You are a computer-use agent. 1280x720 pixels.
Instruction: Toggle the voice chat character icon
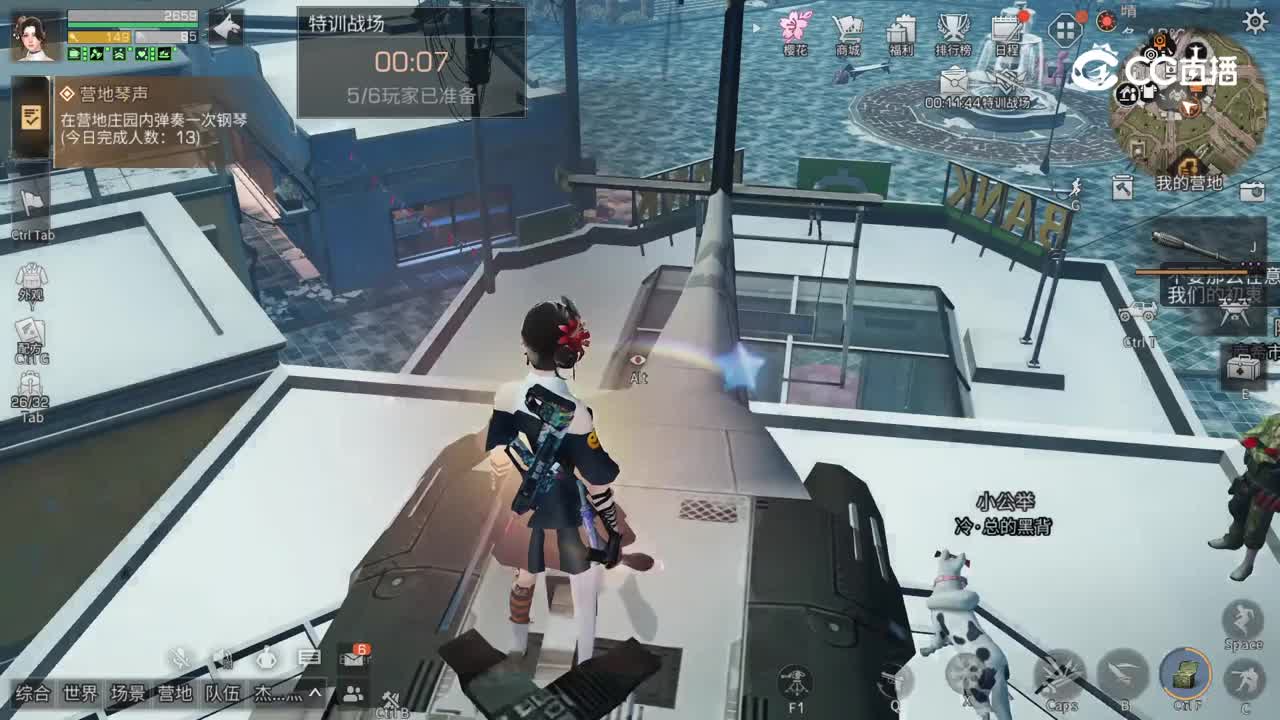pyautogui.click(x=267, y=660)
